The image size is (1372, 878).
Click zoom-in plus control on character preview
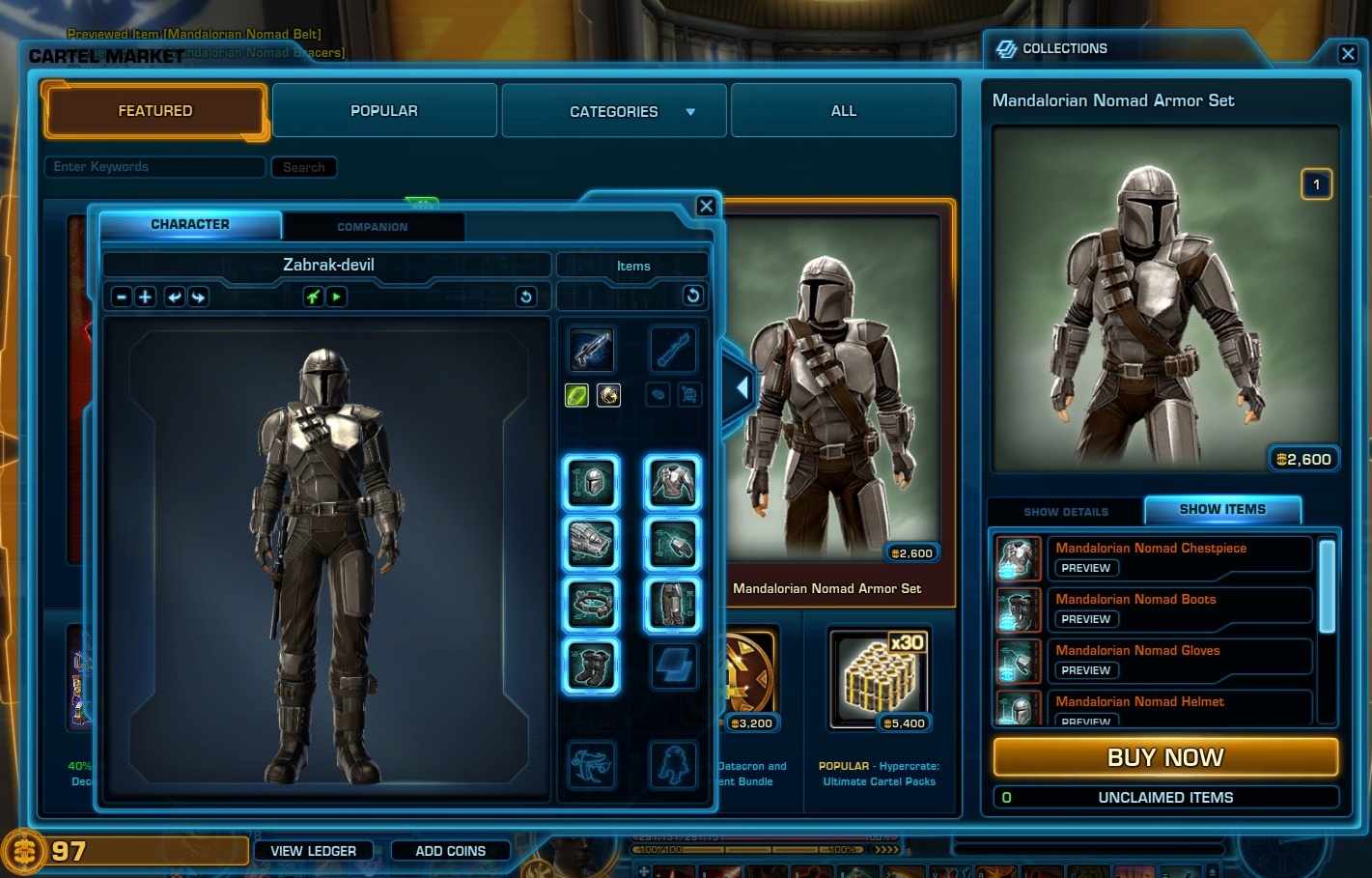[x=144, y=297]
